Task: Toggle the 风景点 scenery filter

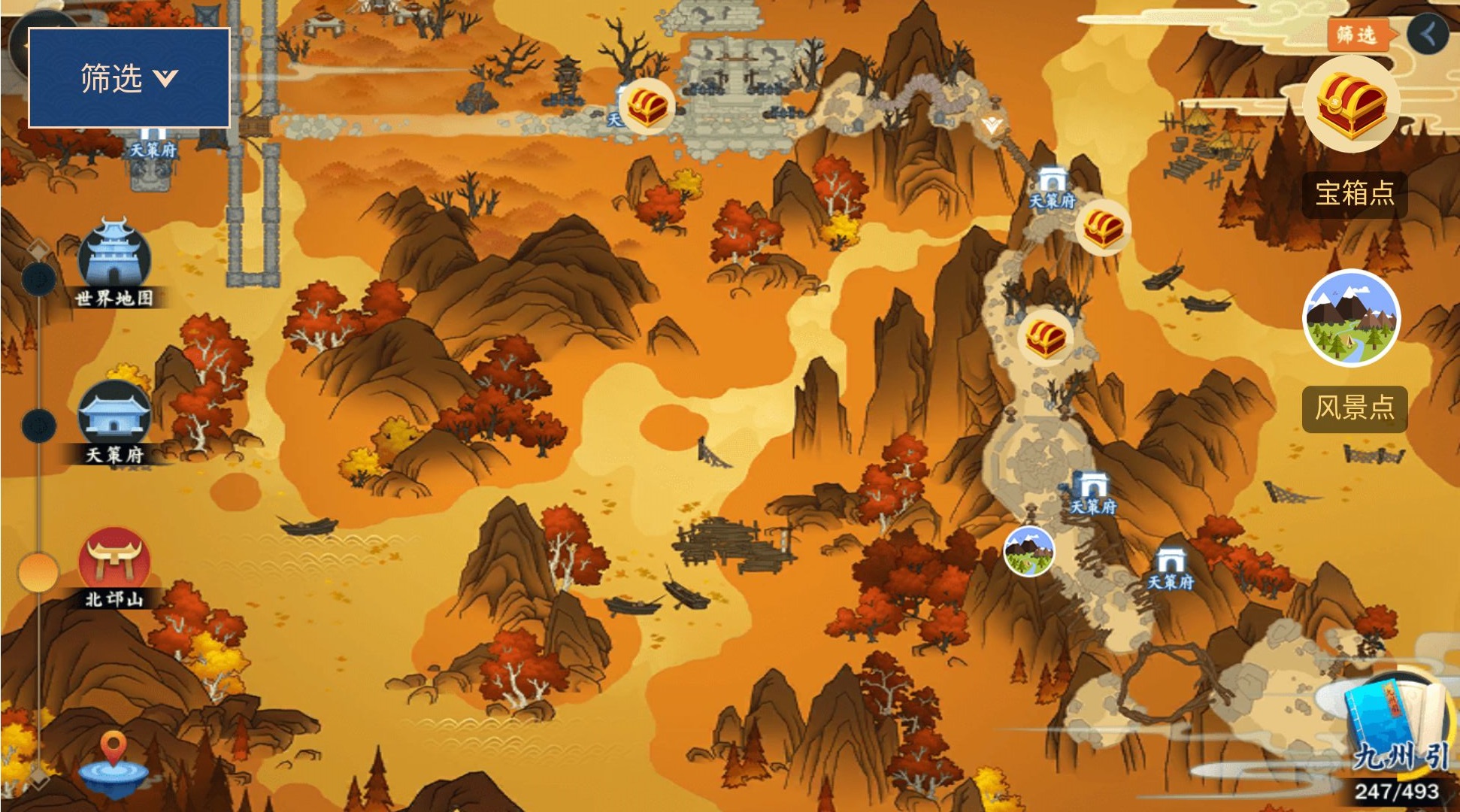Action: [x=1351, y=318]
